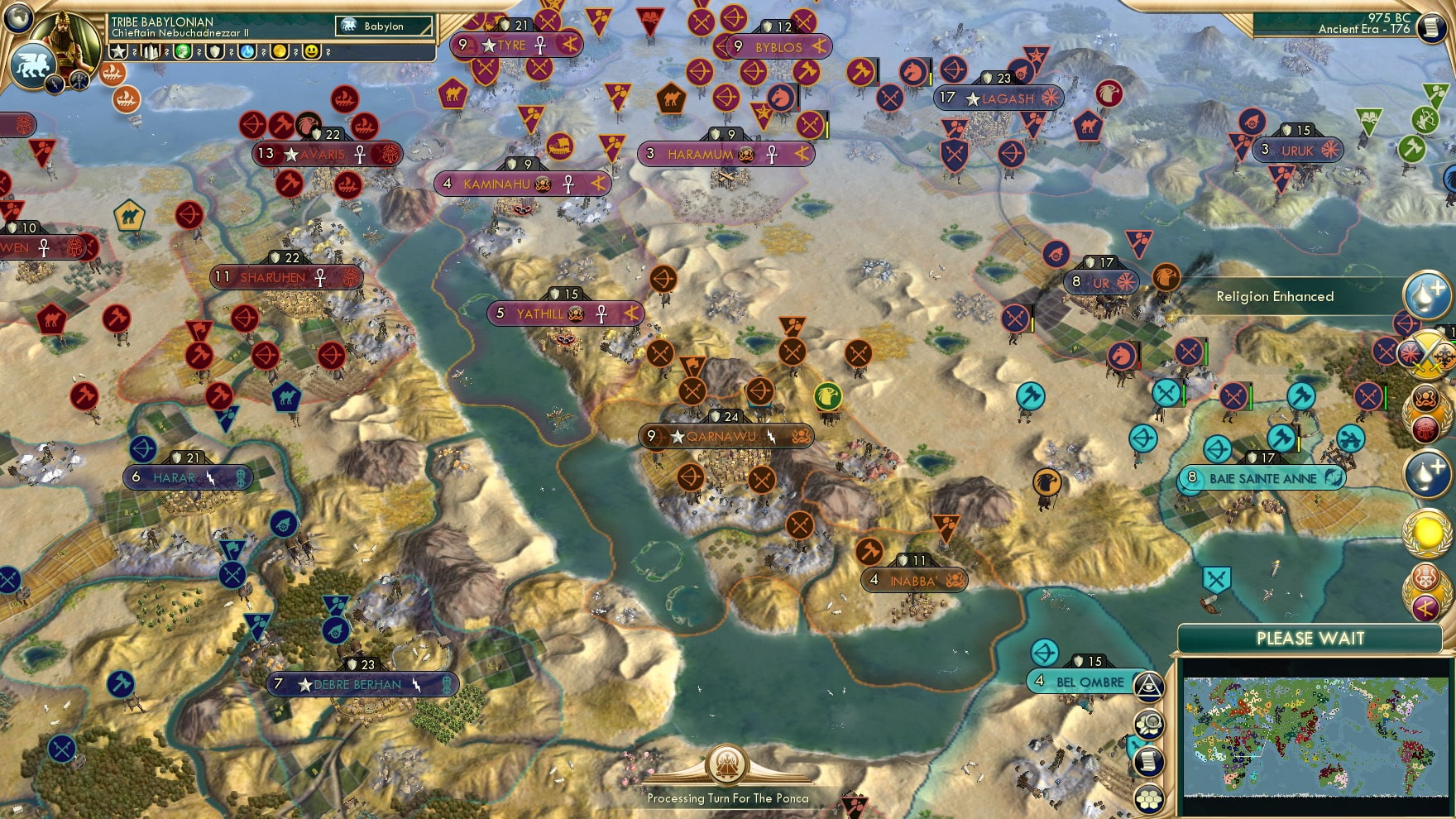Toggle the globe view button at top left
This screenshot has width=1456, height=819.
pos(18,21)
